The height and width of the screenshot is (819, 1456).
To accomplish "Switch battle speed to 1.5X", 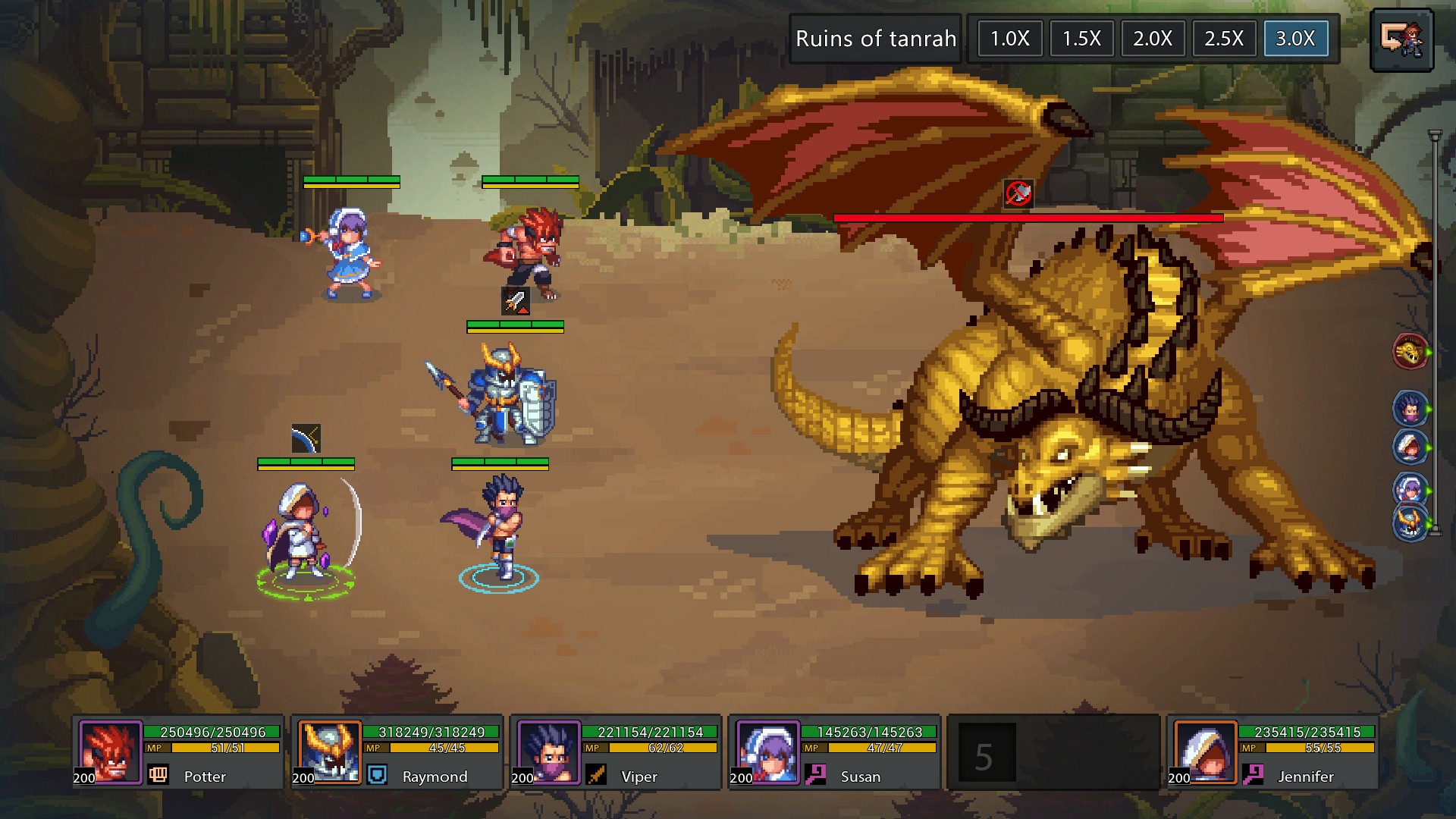I will 1081,39.
